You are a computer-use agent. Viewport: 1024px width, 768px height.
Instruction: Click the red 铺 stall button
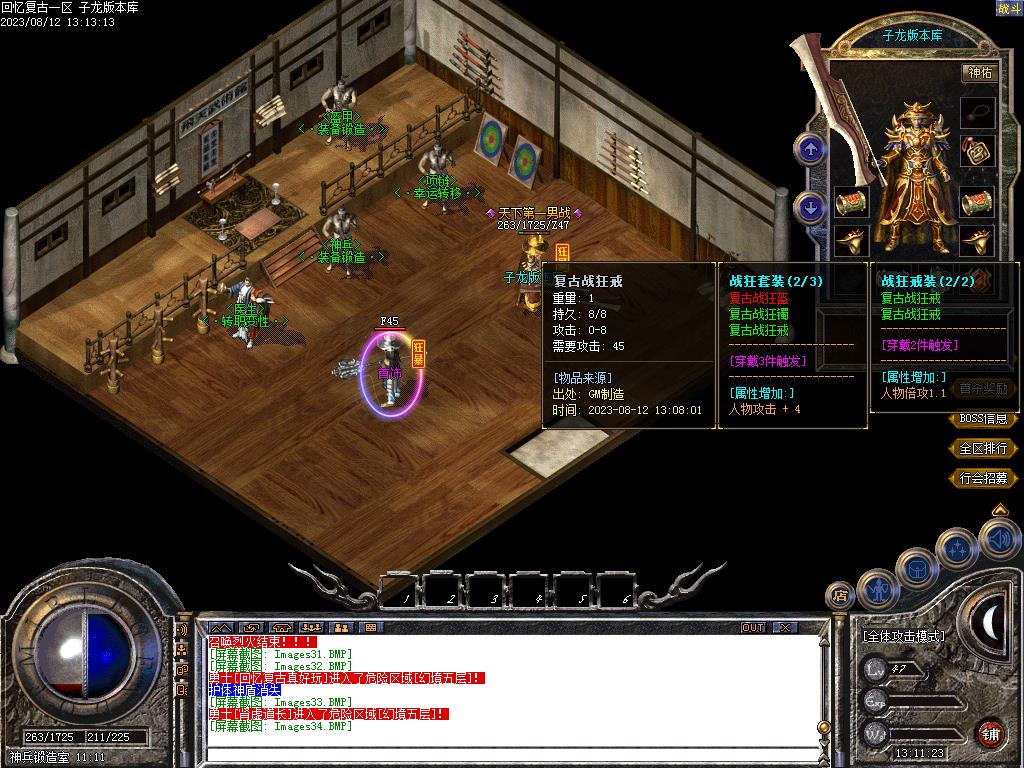[x=990, y=733]
